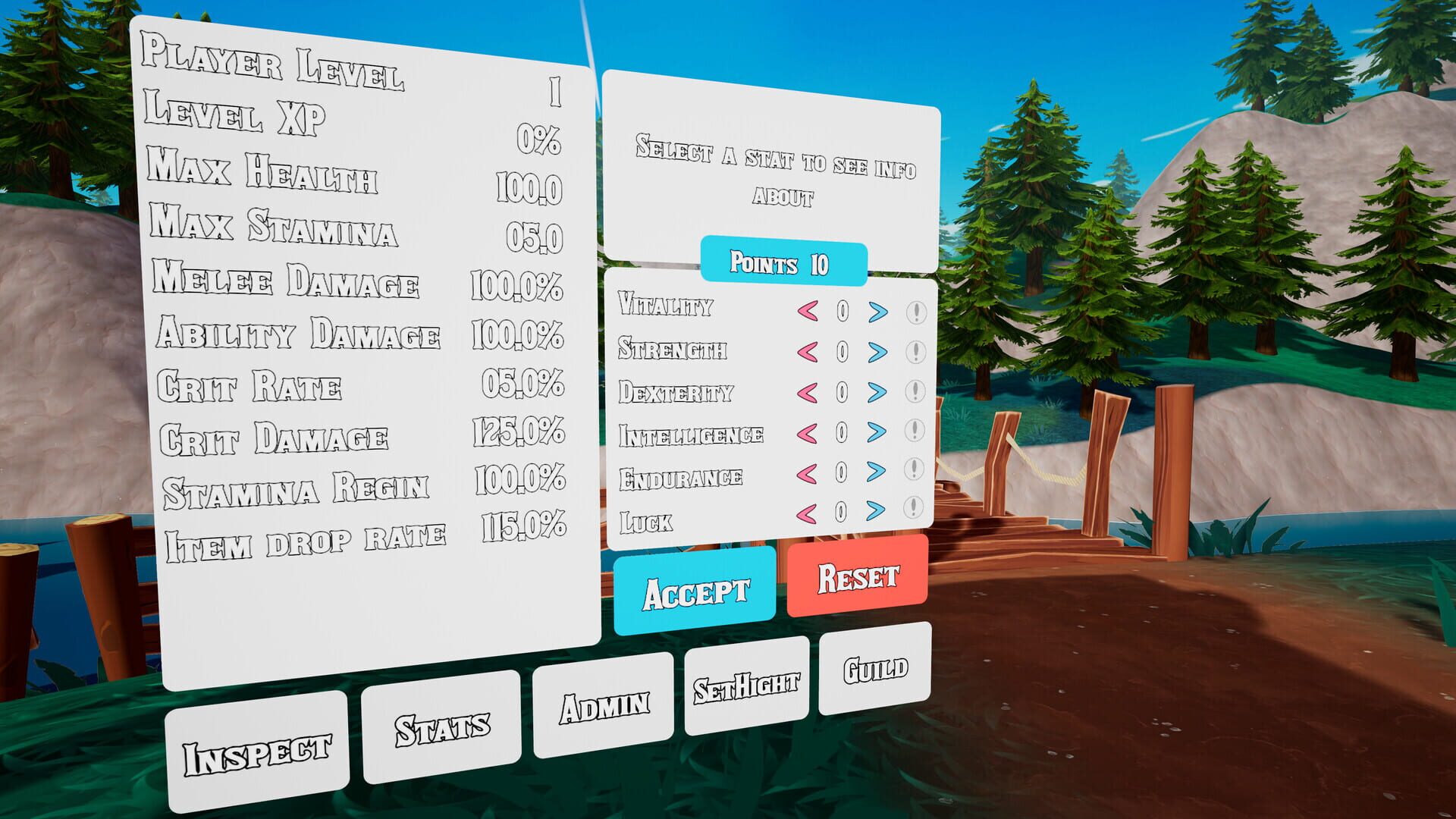Remove a point from Strength
The width and height of the screenshot is (1456, 819).
click(x=806, y=351)
